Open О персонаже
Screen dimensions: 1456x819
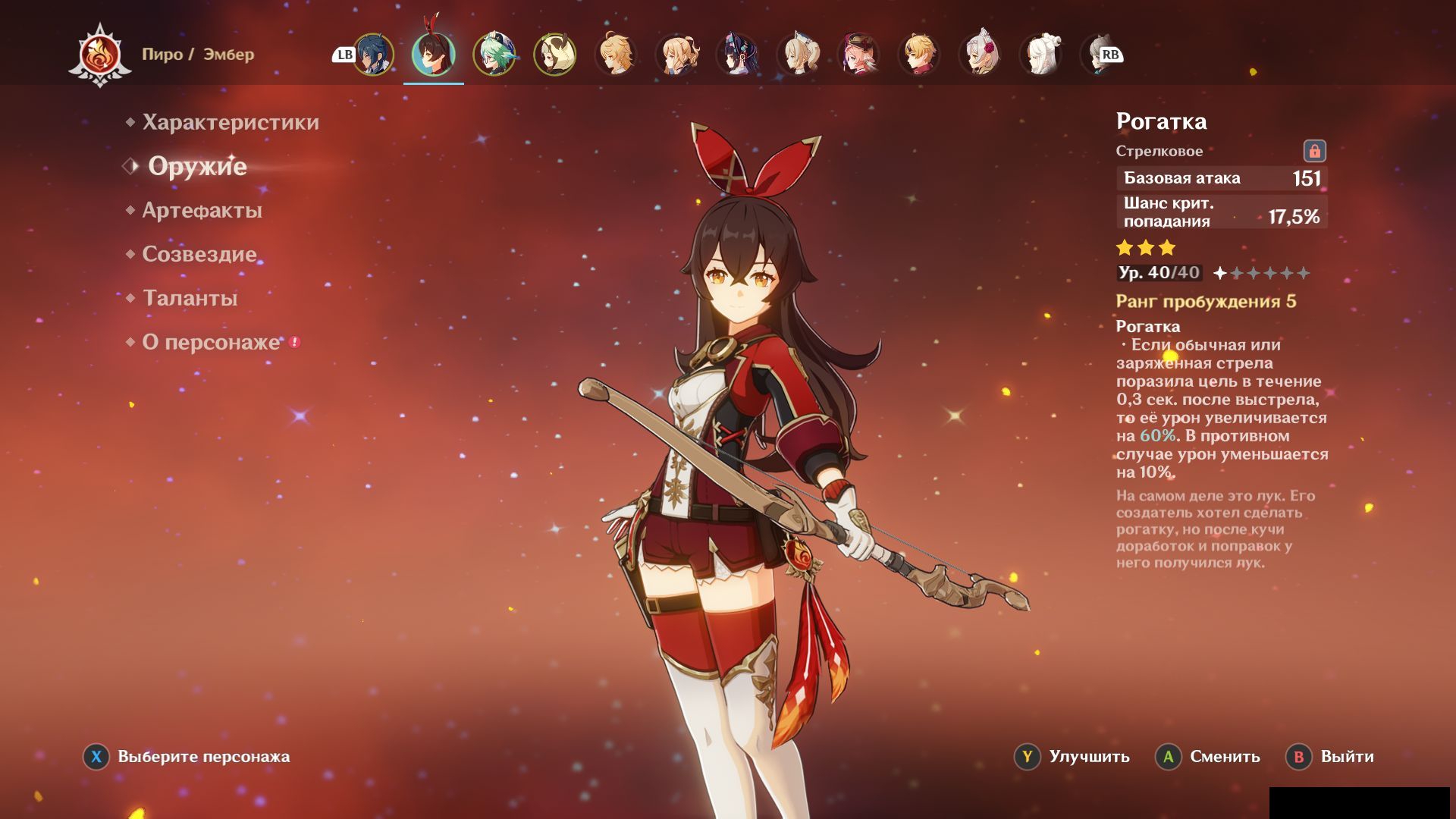211,342
